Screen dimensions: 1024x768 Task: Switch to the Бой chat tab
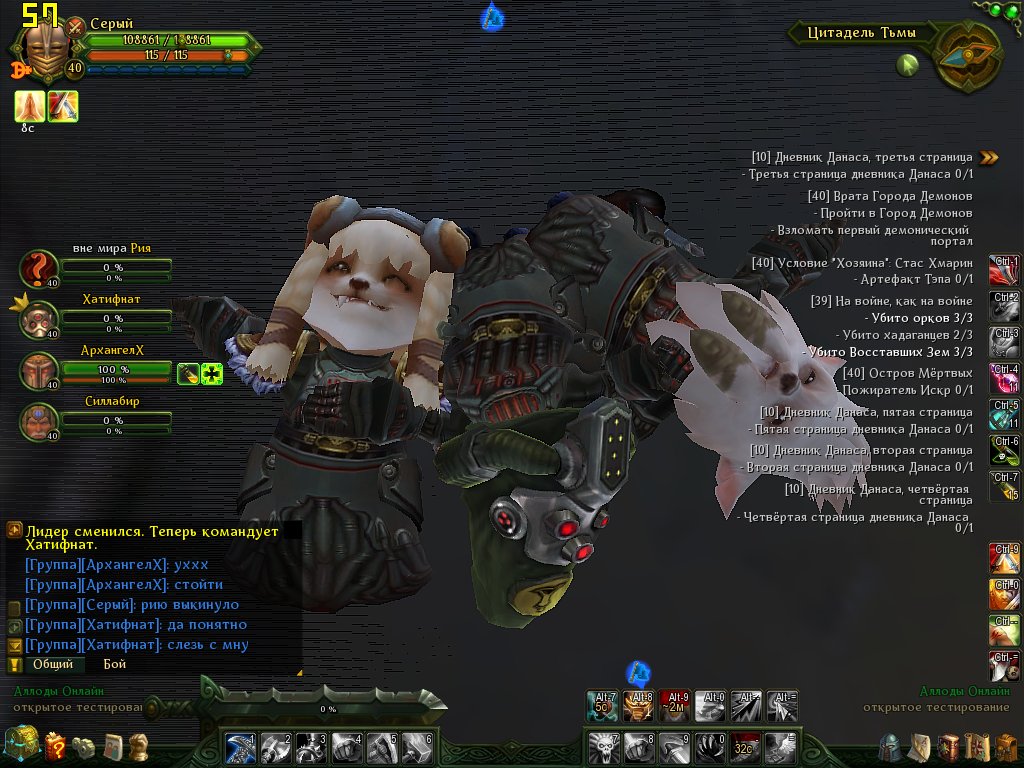tap(115, 664)
